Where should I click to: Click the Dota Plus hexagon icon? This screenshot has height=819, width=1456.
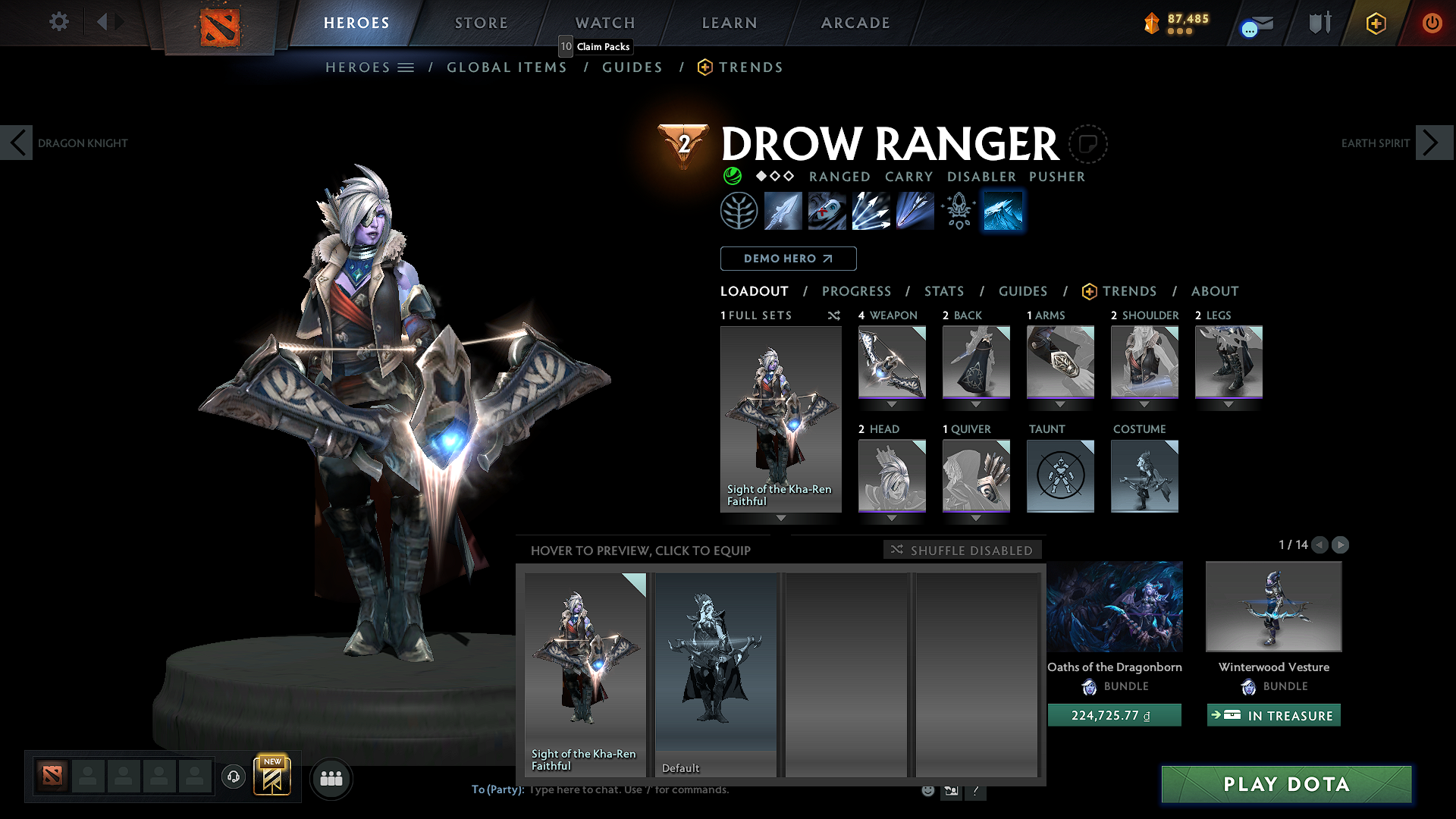click(1377, 23)
